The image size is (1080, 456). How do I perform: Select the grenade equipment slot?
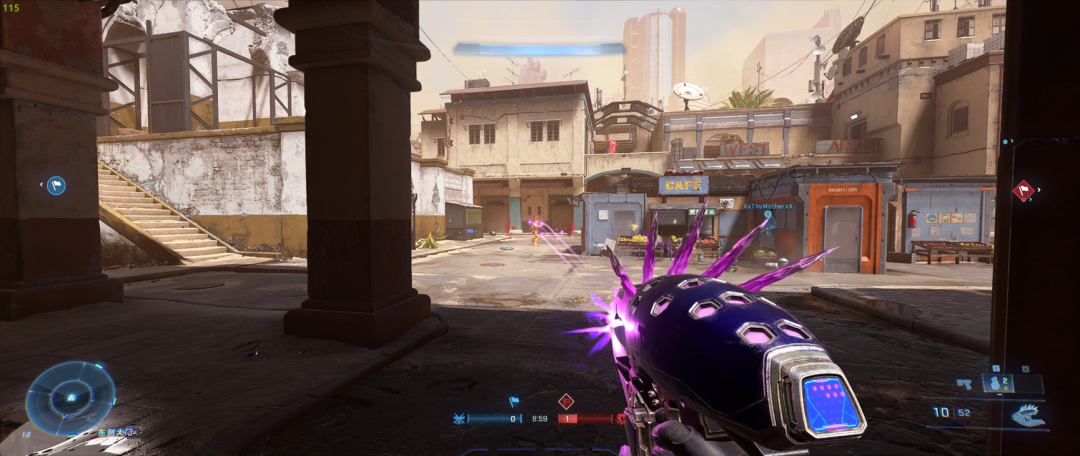pos(996,383)
